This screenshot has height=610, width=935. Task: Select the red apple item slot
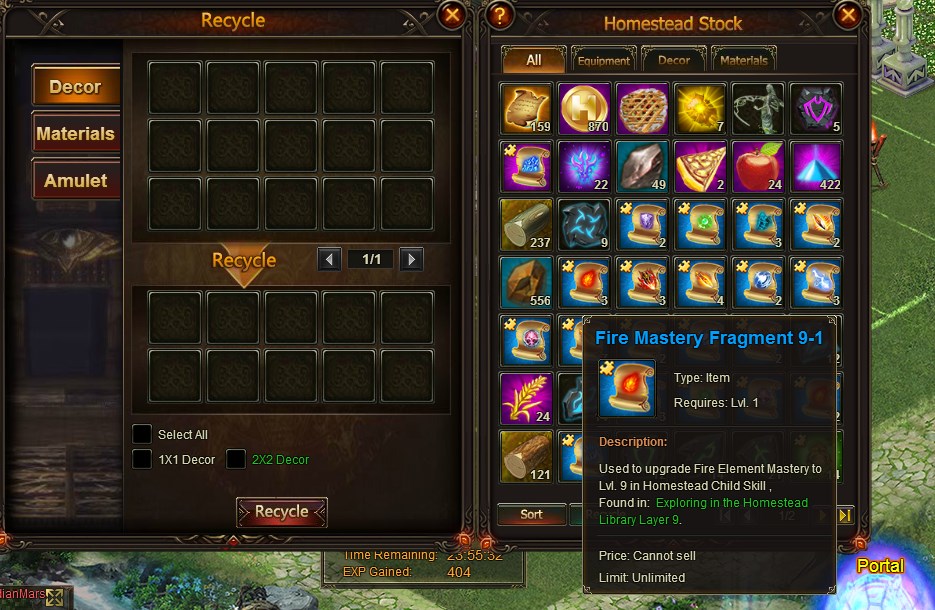758,165
